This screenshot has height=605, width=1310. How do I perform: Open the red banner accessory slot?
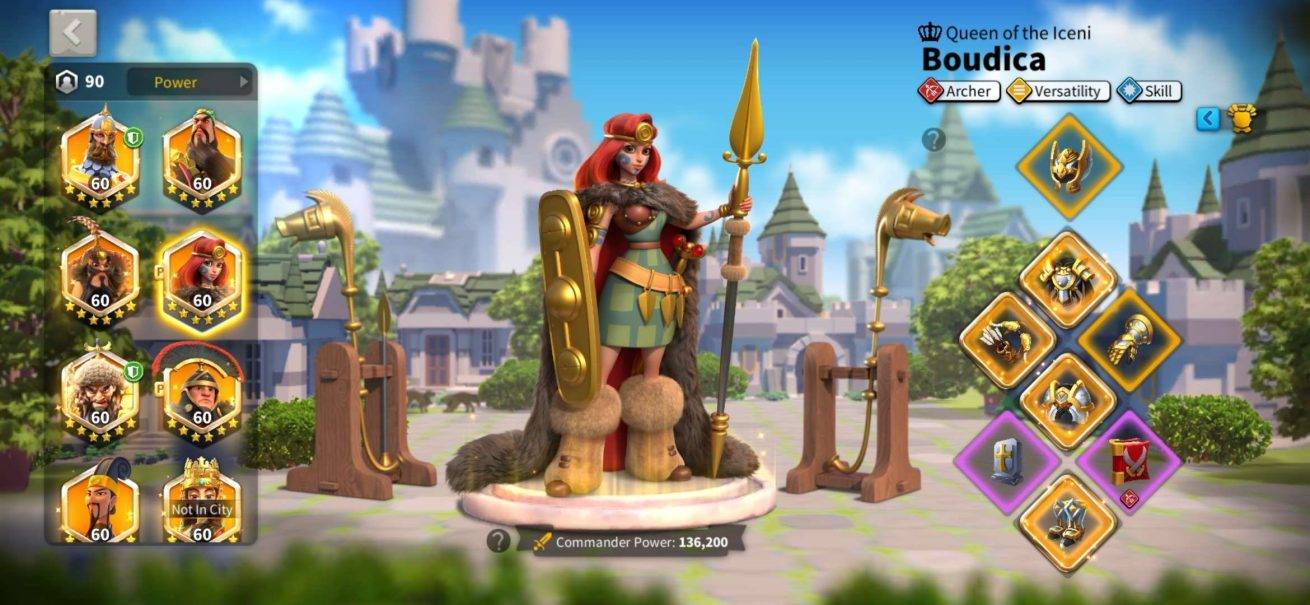(x=1129, y=462)
